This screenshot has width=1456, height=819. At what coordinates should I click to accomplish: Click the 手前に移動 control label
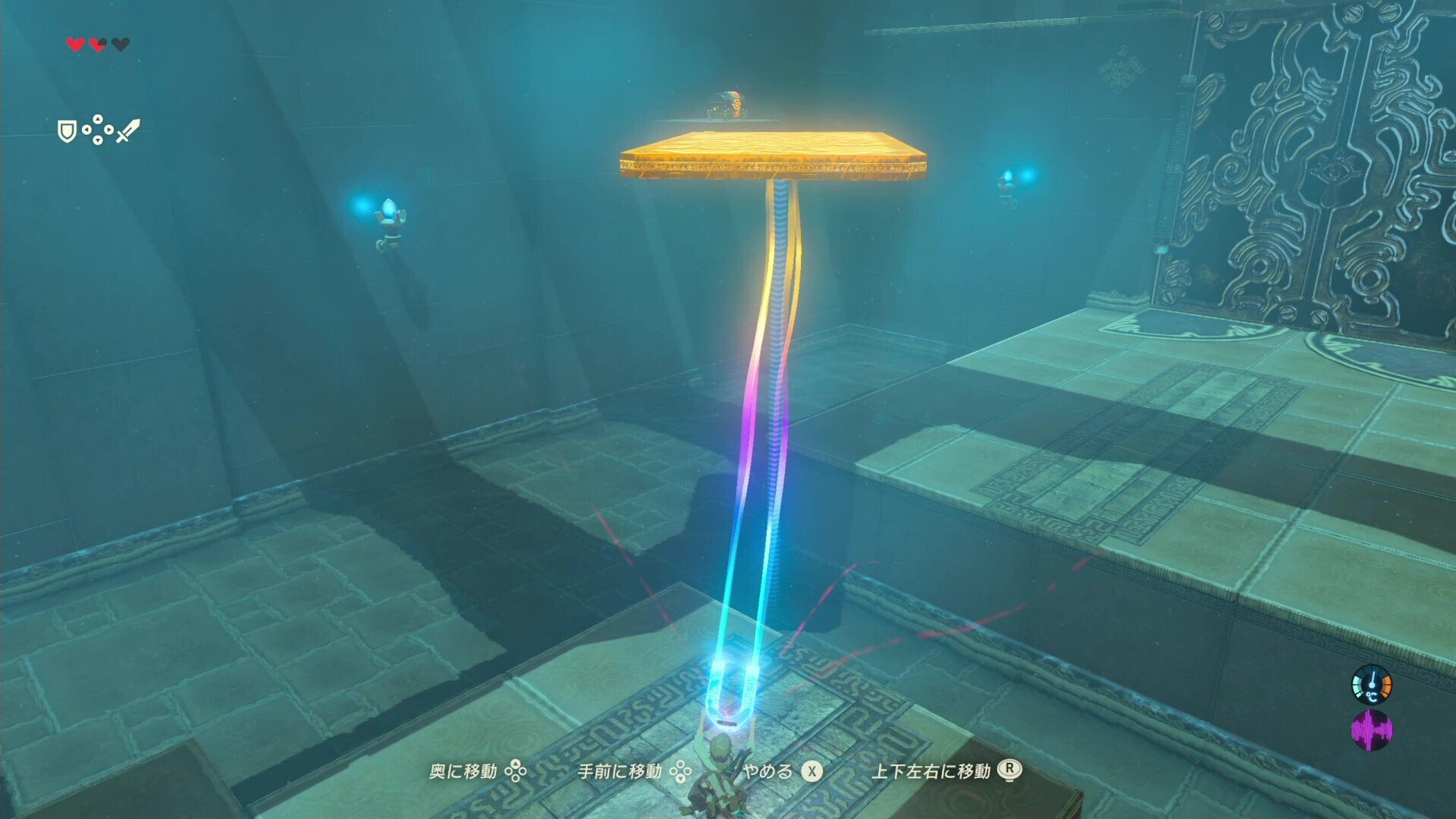click(x=620, y=771)
